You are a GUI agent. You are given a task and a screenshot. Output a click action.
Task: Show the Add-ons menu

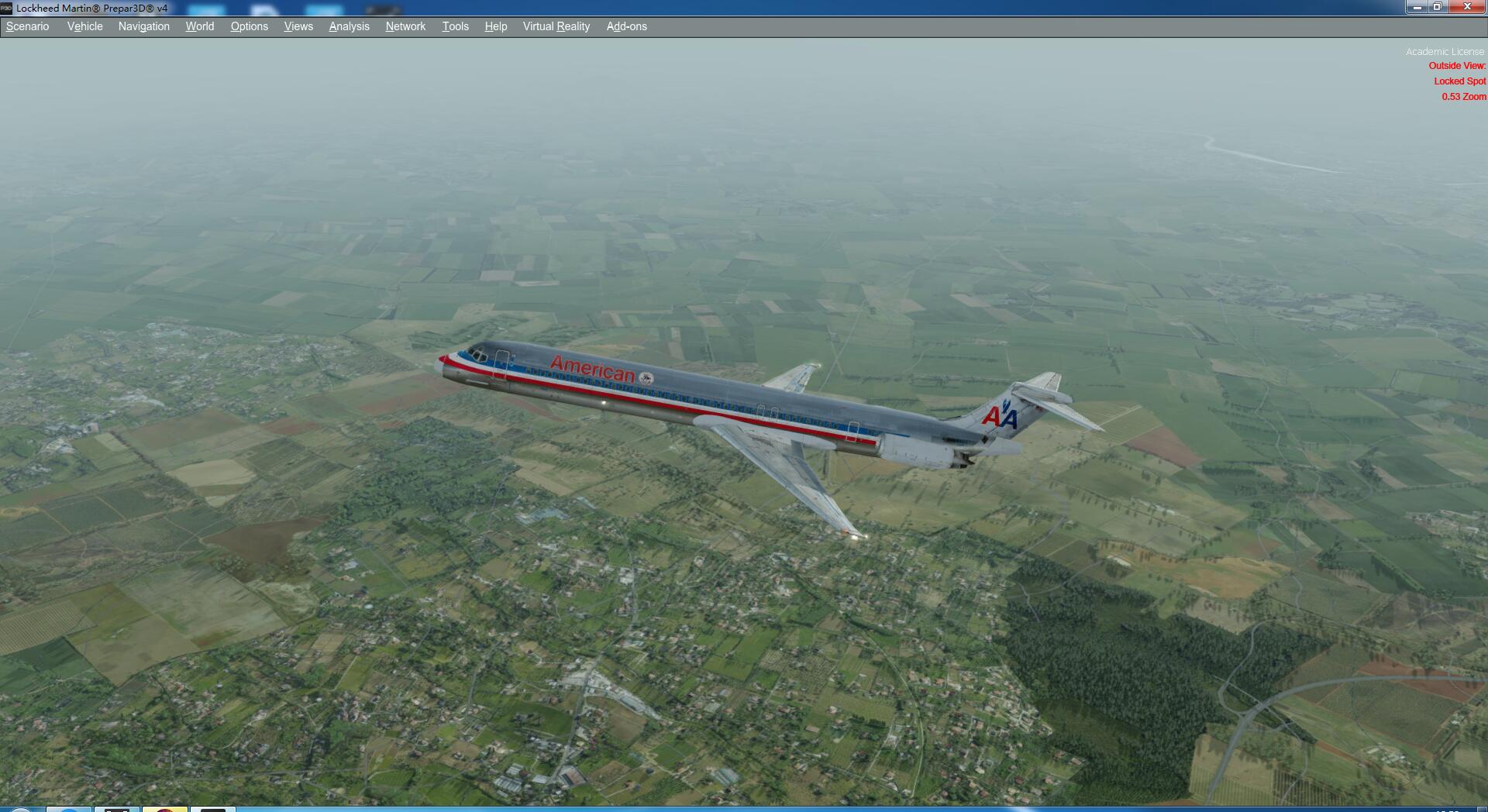(x=626, y=26)
